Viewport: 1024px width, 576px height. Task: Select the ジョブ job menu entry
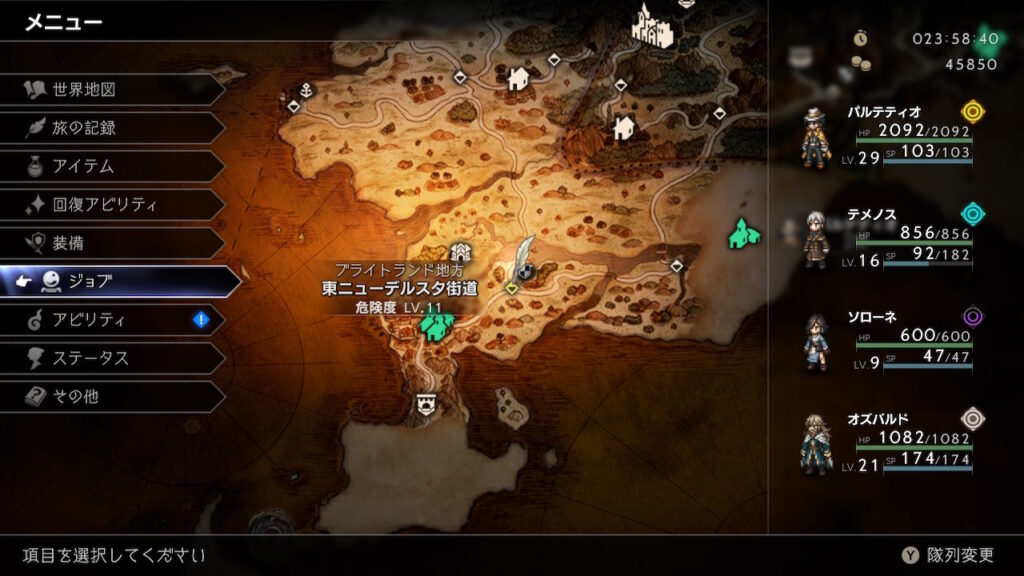tap(118, 282)
